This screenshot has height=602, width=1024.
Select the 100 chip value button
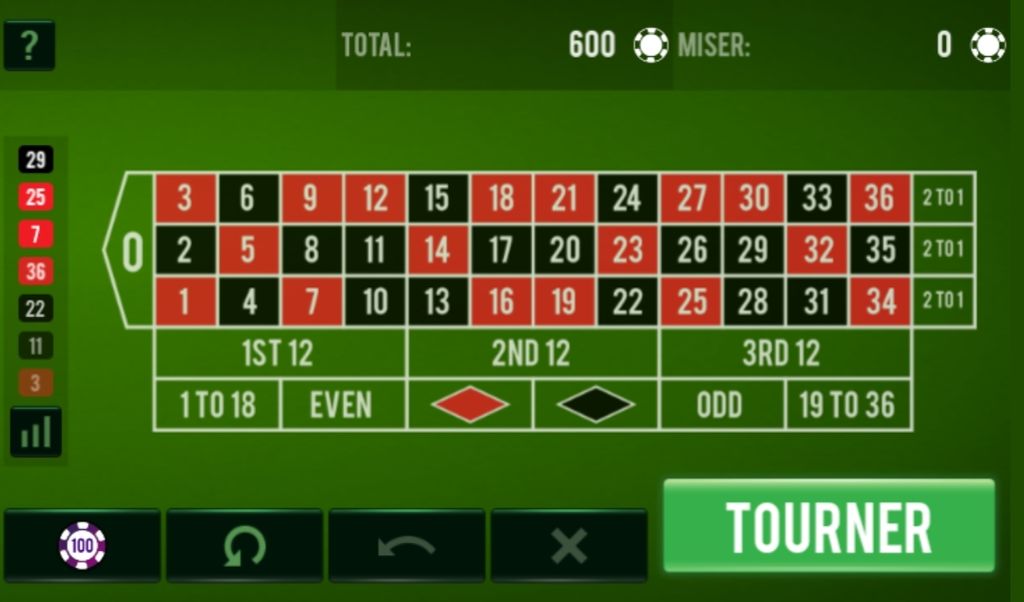click(82, 546)
